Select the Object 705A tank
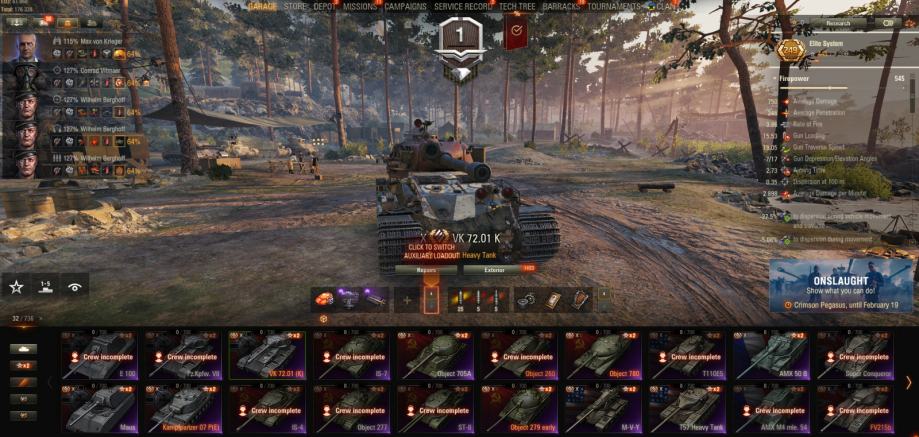This screenshot has height=437, width=919. (x=436, y=353)
